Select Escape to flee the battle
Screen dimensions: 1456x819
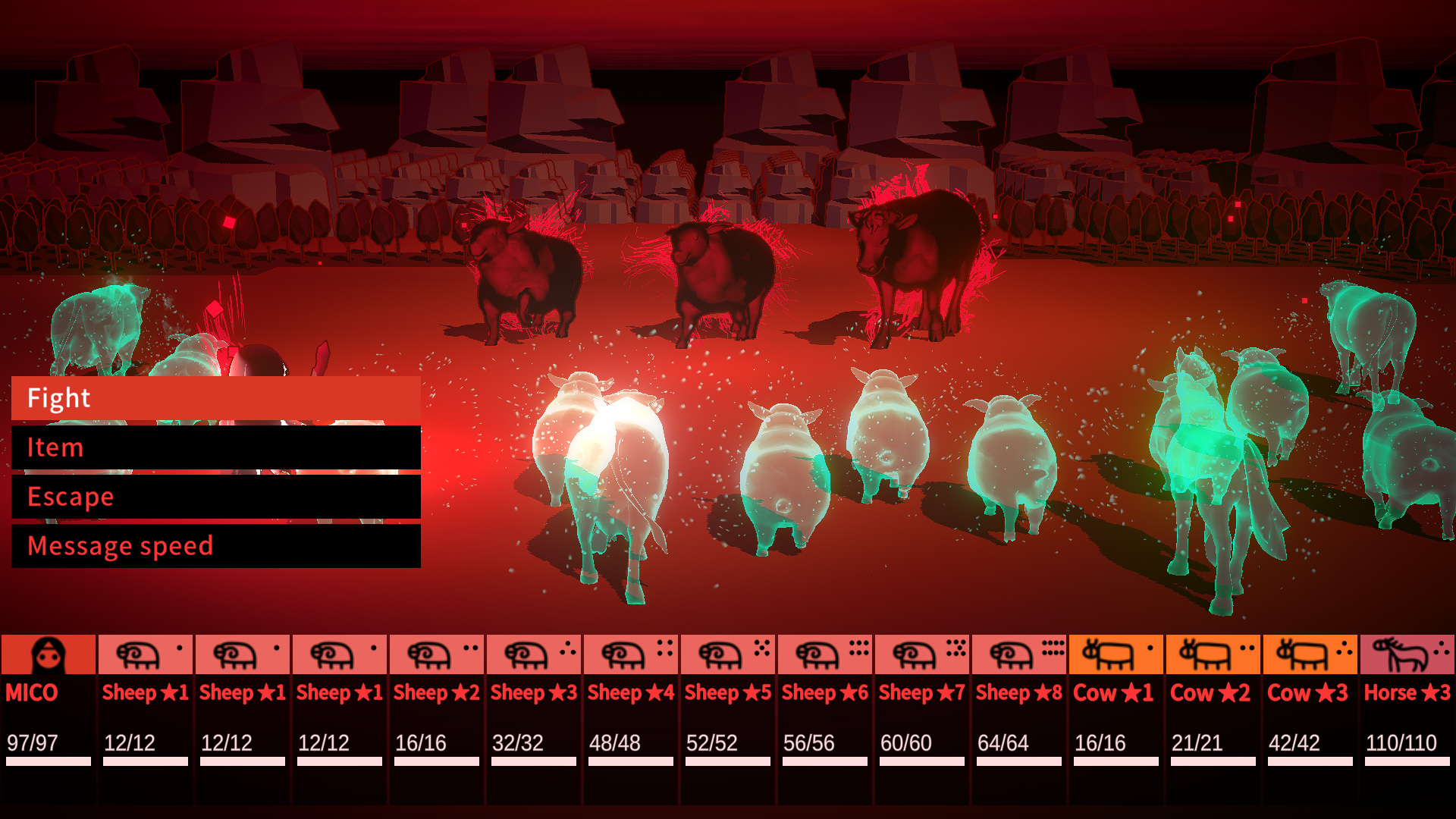click(216, 497)
